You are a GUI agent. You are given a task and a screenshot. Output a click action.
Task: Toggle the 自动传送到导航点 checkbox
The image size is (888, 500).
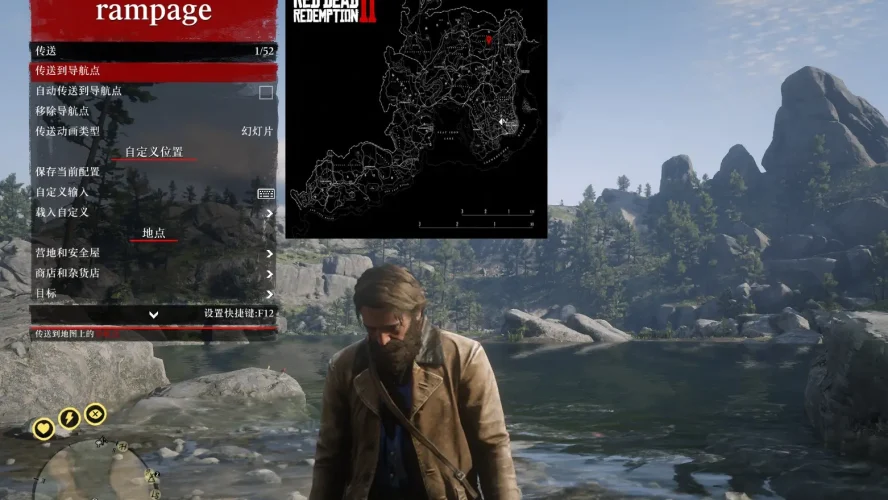click(266, 92)
